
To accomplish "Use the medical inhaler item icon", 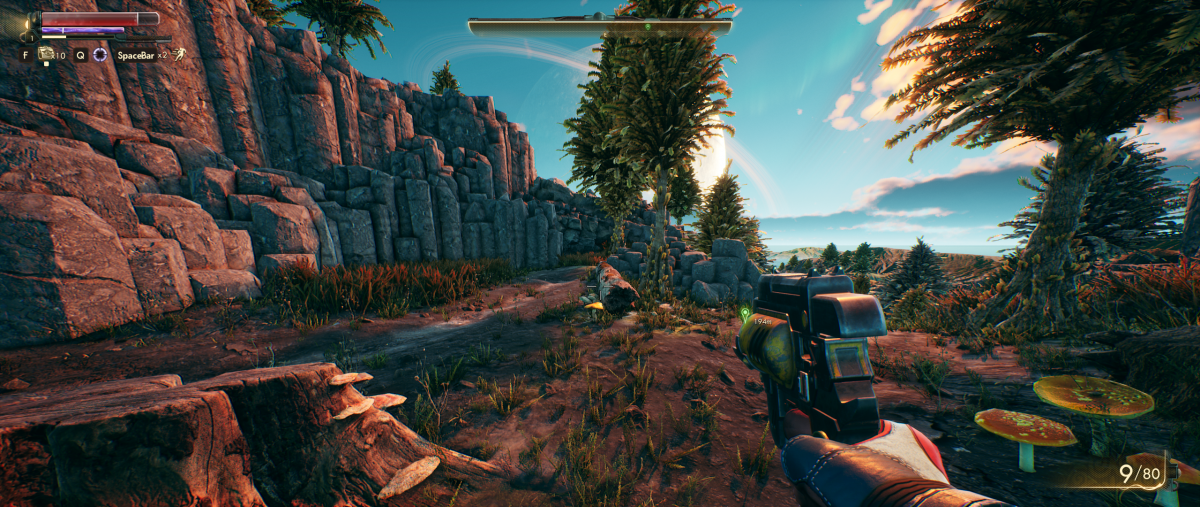I will coord(46,55).
